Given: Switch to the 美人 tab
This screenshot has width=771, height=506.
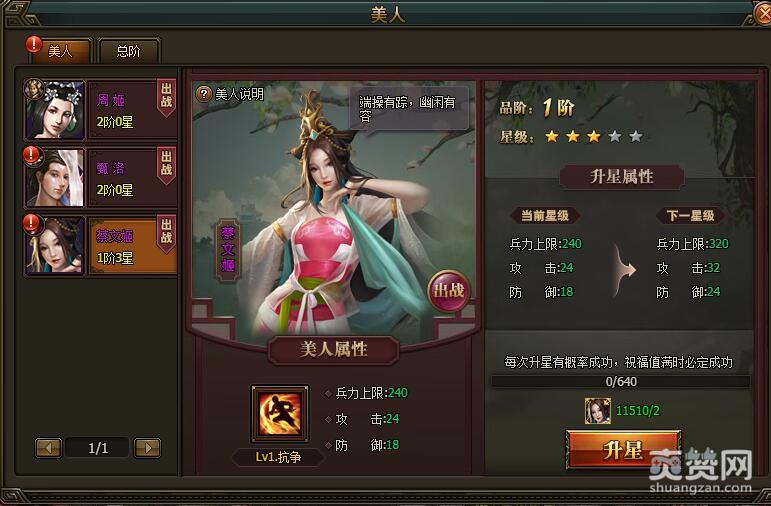Looking at the screenshot, I should (59, 51).
